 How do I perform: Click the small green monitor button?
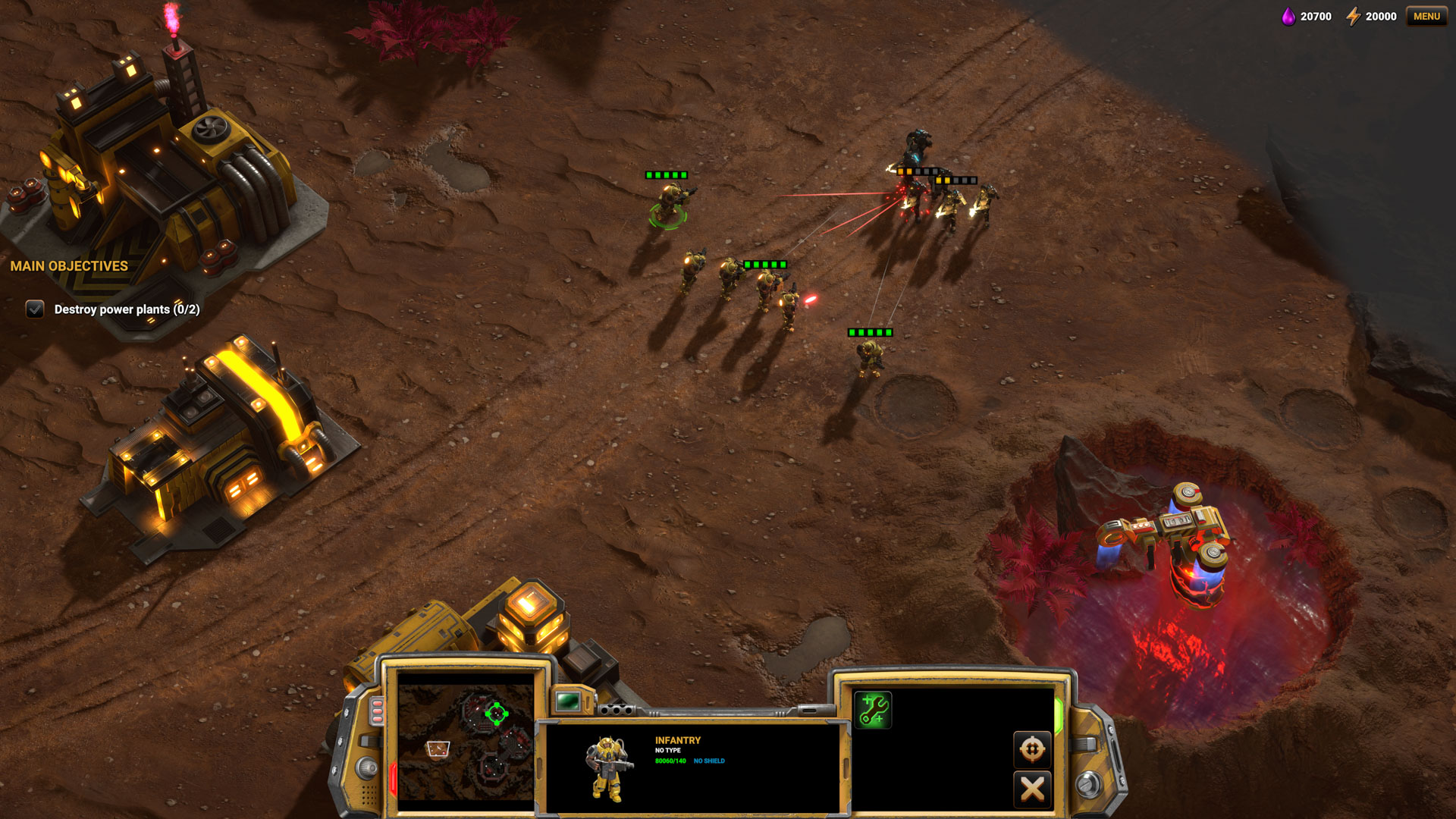point(567,701)
